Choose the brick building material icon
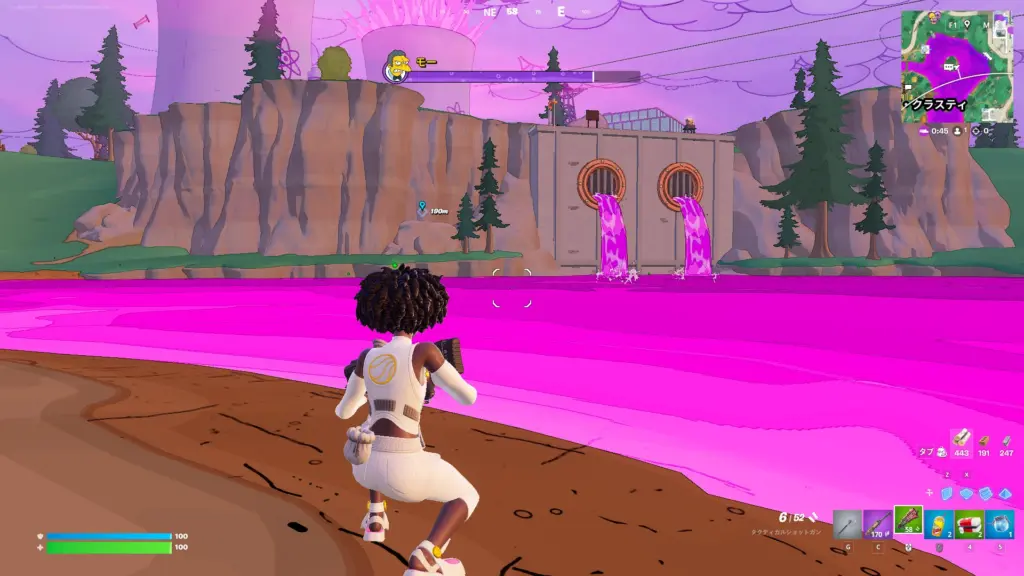The width and height of the screenshot is (1024, 576). (985, 440)
